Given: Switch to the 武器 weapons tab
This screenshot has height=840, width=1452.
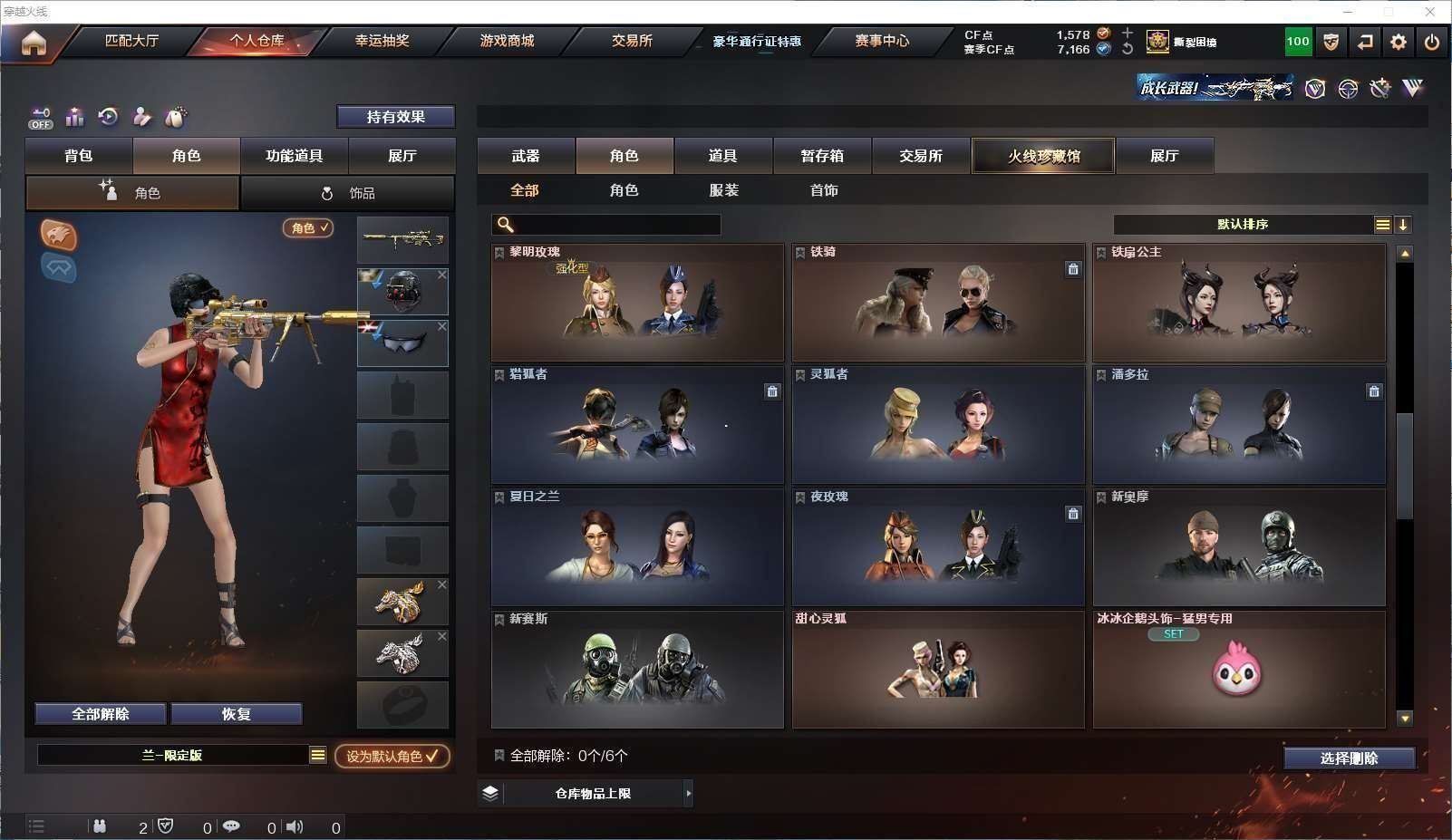Looking at the screenshot, I should coord(526,156).
